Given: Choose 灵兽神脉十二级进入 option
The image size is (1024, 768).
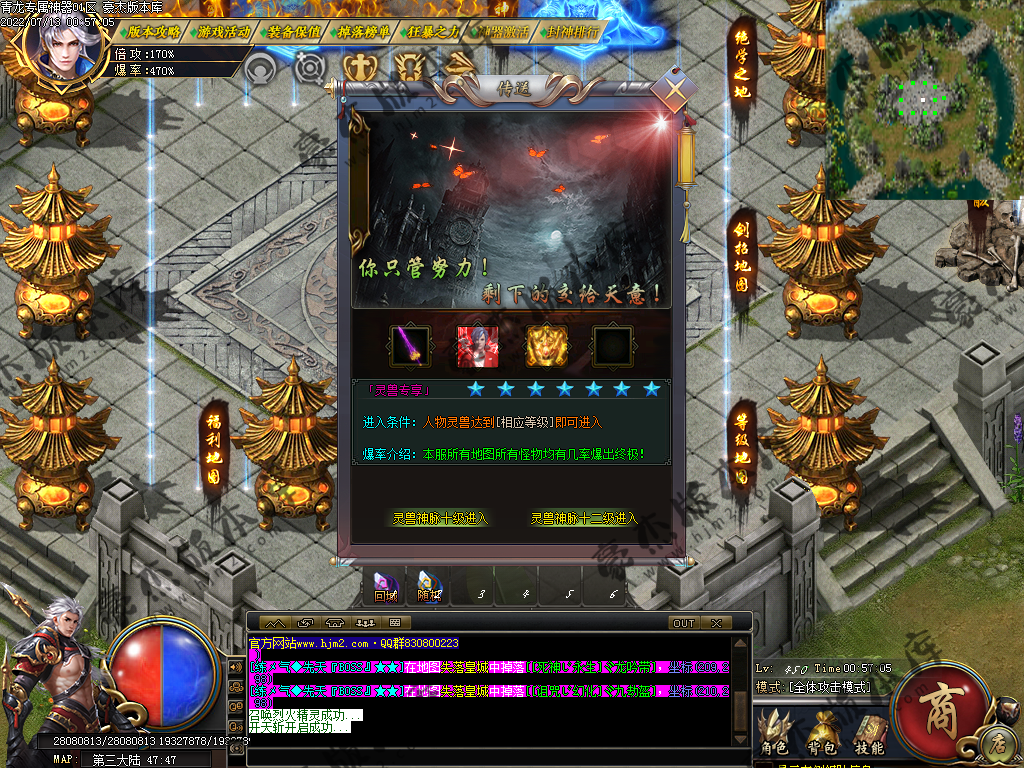Looking at the screenshot, I should 584,519.
